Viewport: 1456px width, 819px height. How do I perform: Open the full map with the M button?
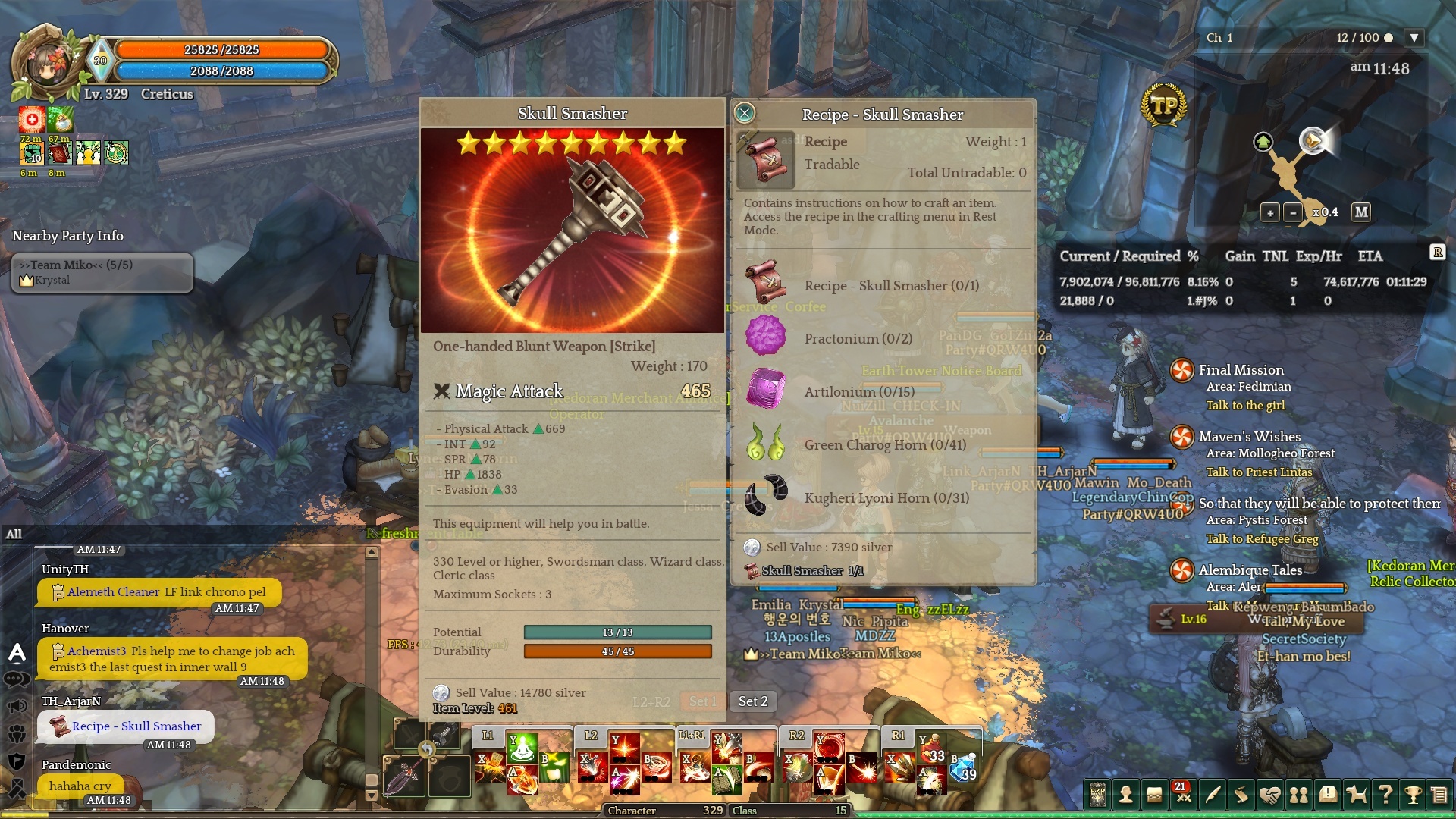1361,212
